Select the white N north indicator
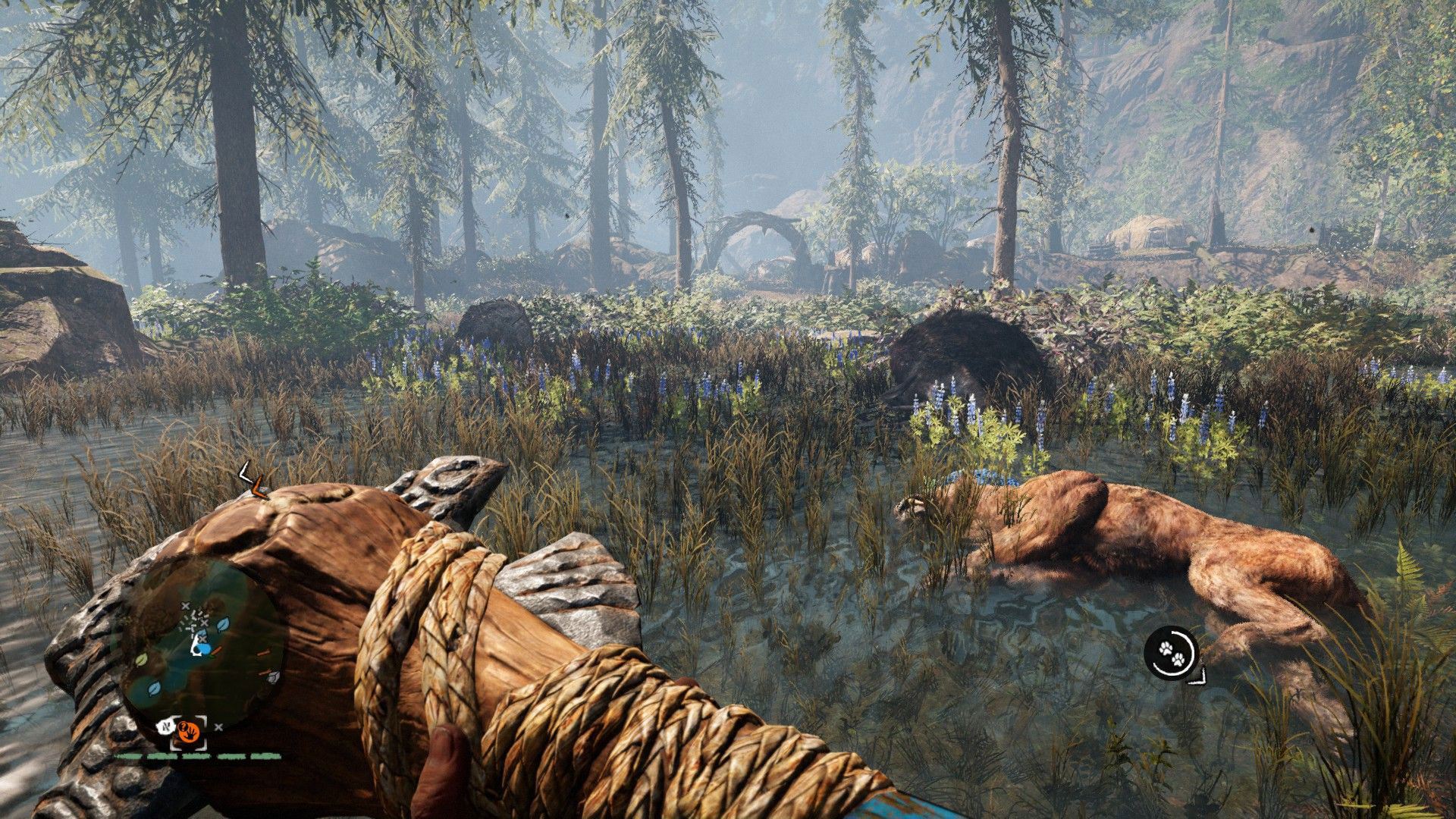Viewport: 1456px width, 819px height. click(x=164, y=728)
